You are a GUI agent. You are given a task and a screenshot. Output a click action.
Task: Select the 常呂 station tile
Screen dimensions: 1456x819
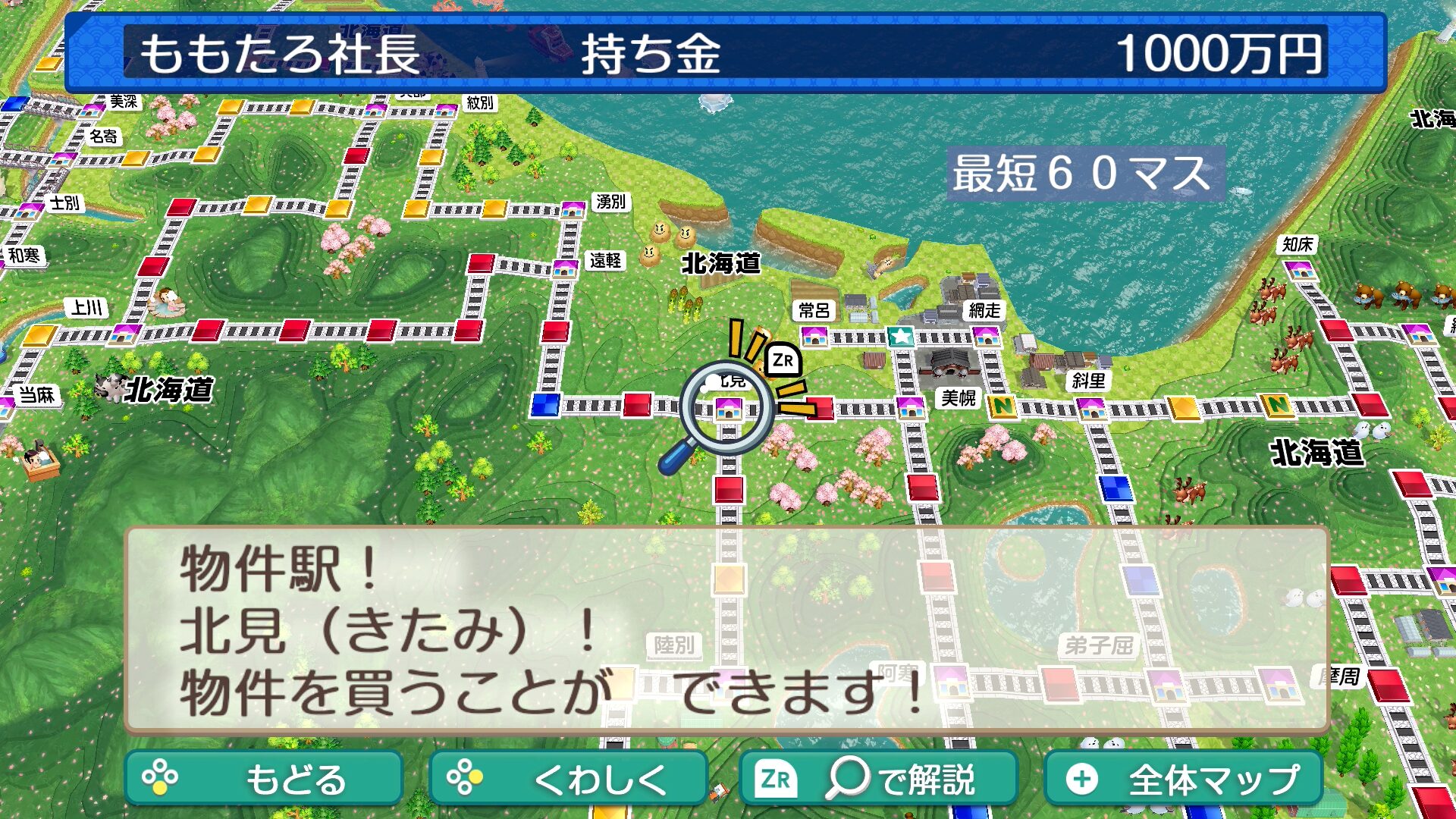[814, 336]
